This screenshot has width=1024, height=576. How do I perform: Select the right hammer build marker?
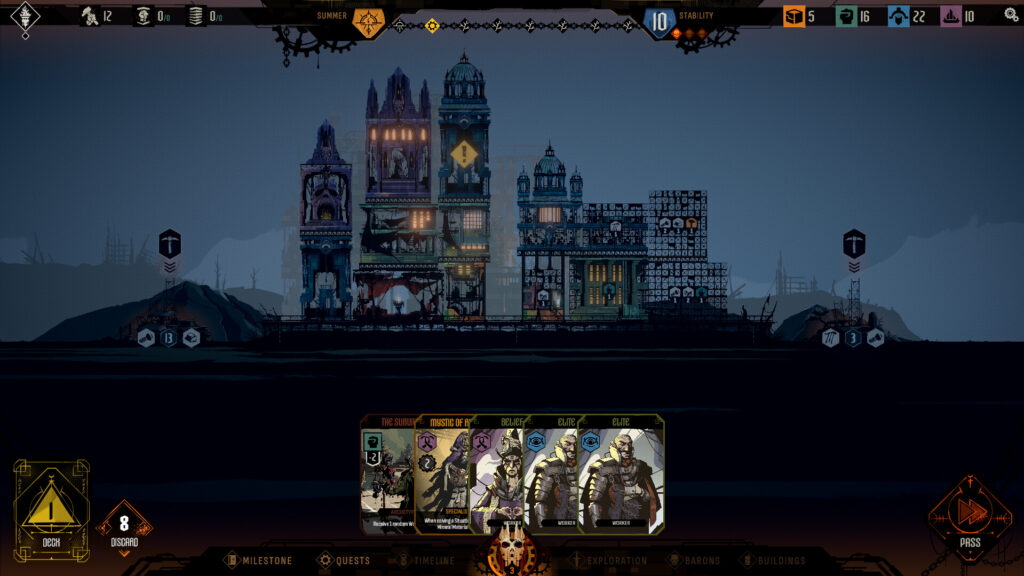pos(854,244)
